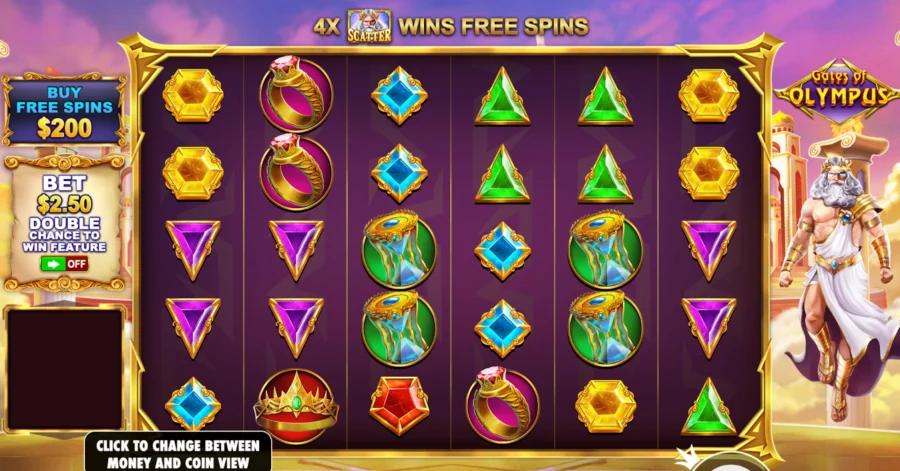Buy free spins for $200
The height and width of the screenshot is (471, 900).
click(x=65, y=110)
